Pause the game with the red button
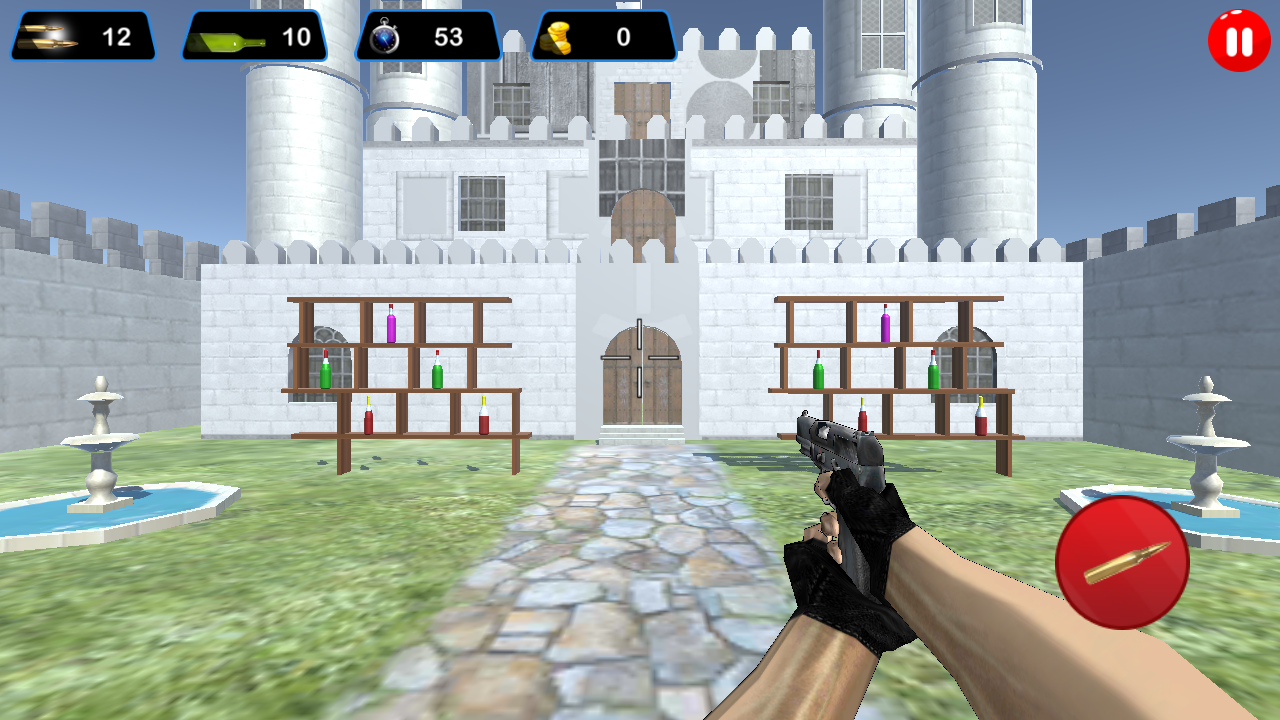 pyautogui.click(x=1239, y=41)
